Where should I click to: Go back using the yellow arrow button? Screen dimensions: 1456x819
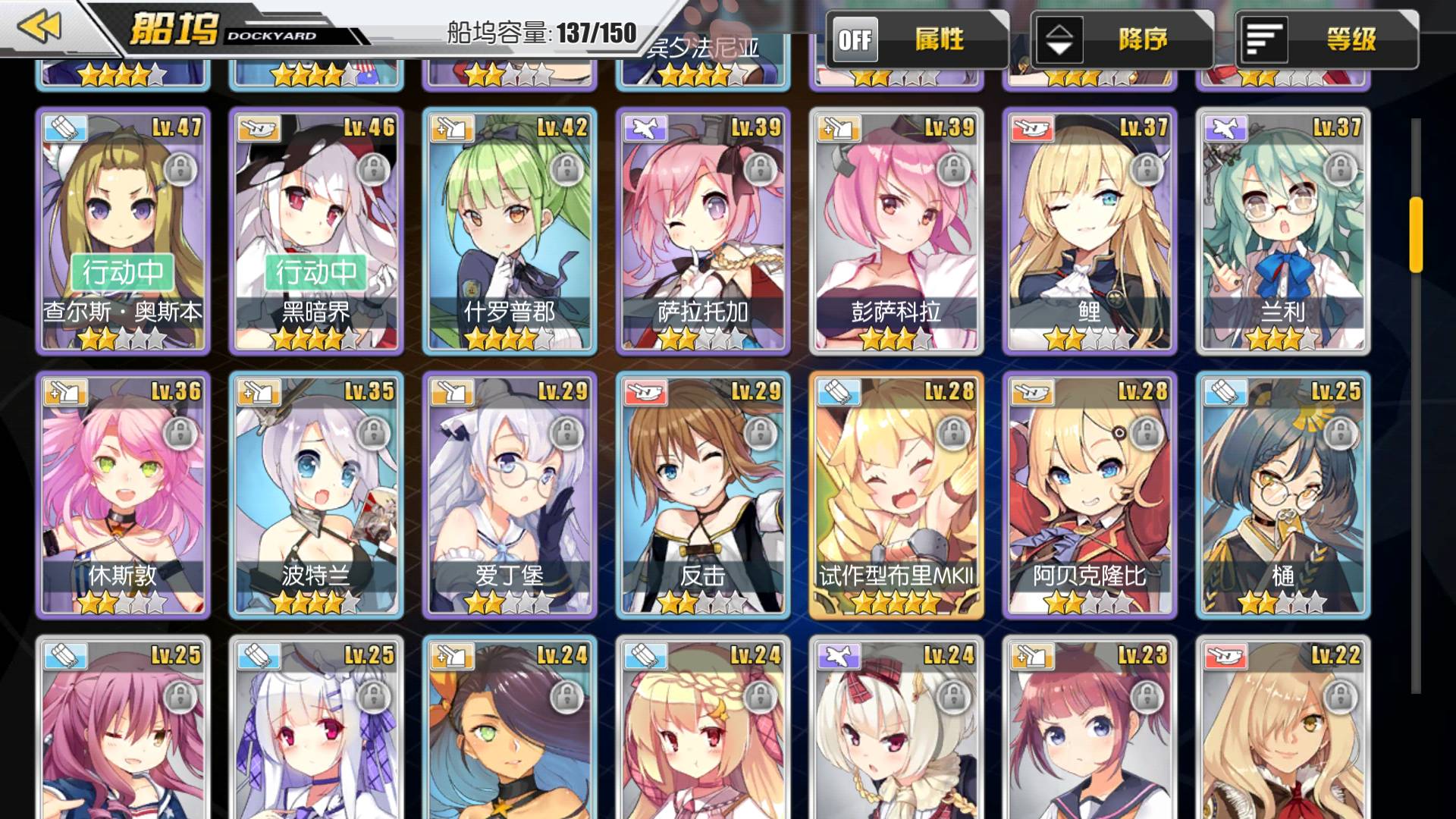coord(39,27)
